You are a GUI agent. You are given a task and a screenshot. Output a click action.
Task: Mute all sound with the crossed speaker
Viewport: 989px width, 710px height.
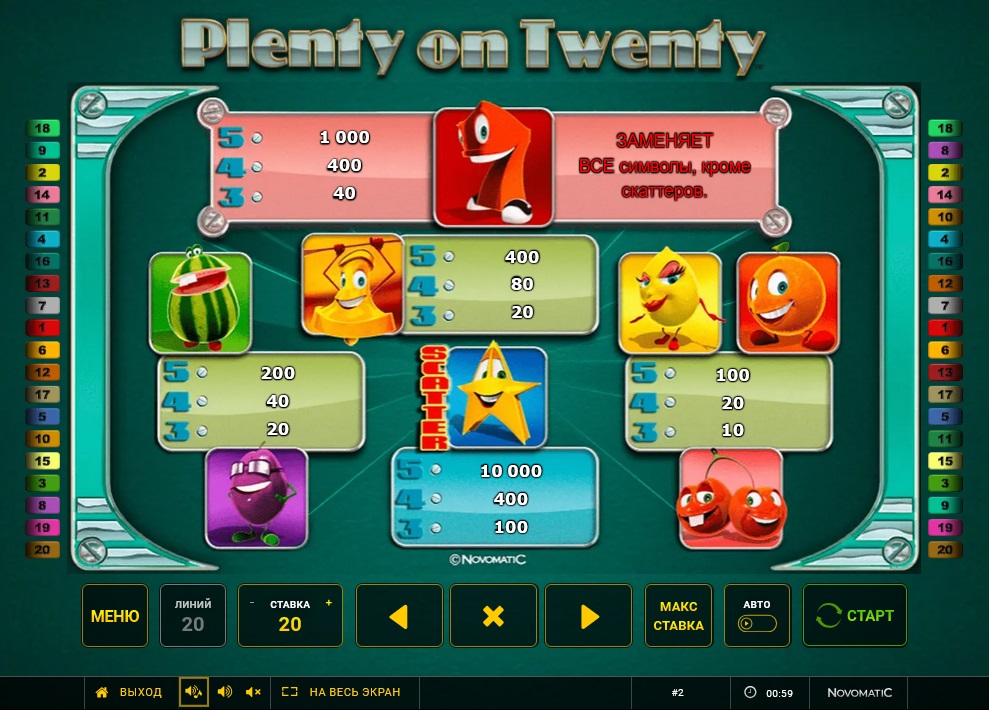253,692
